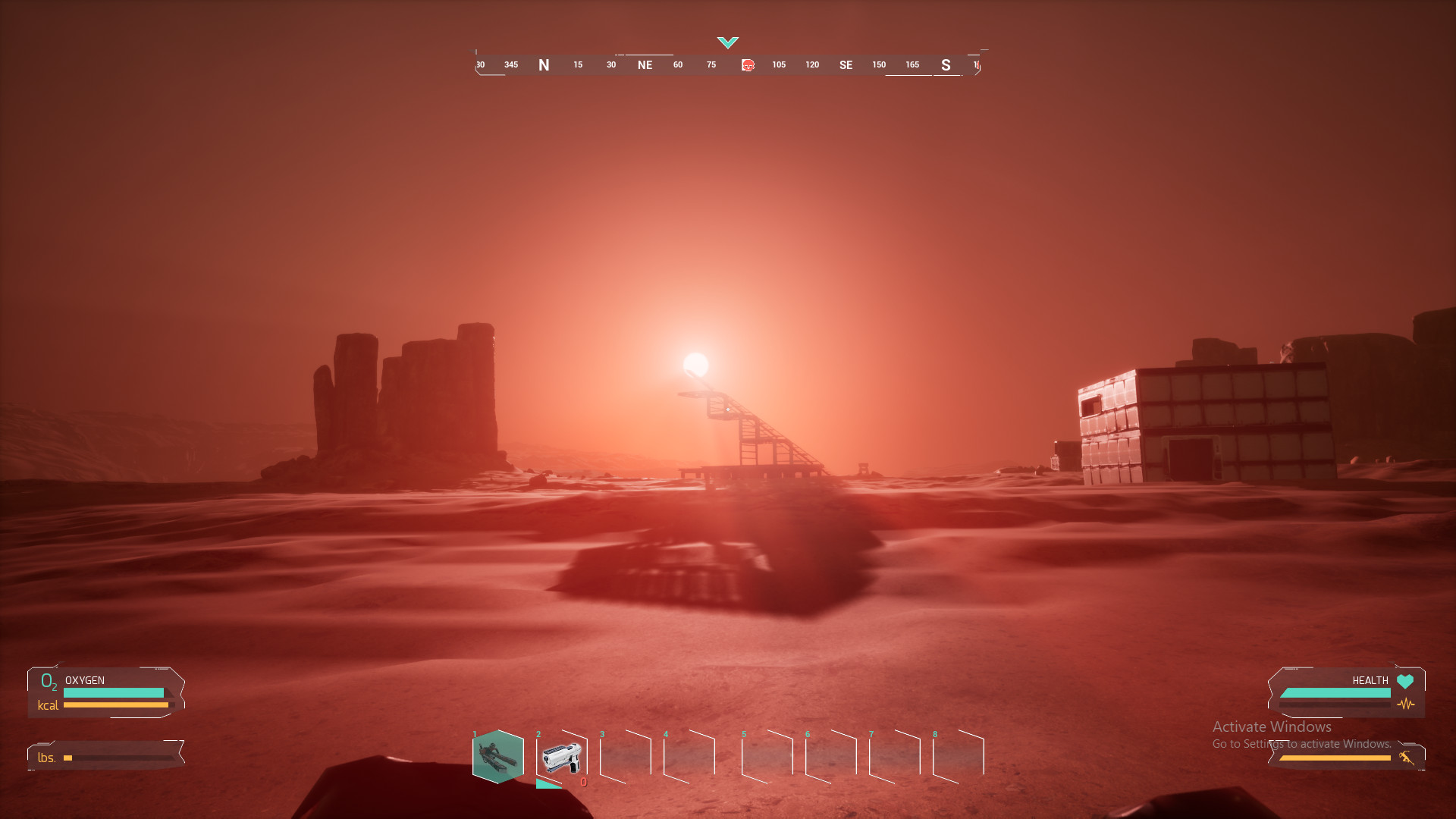Toggle the heart indicator beside HEALTH
The image size is (1456, 819).
click(1407, 680)
